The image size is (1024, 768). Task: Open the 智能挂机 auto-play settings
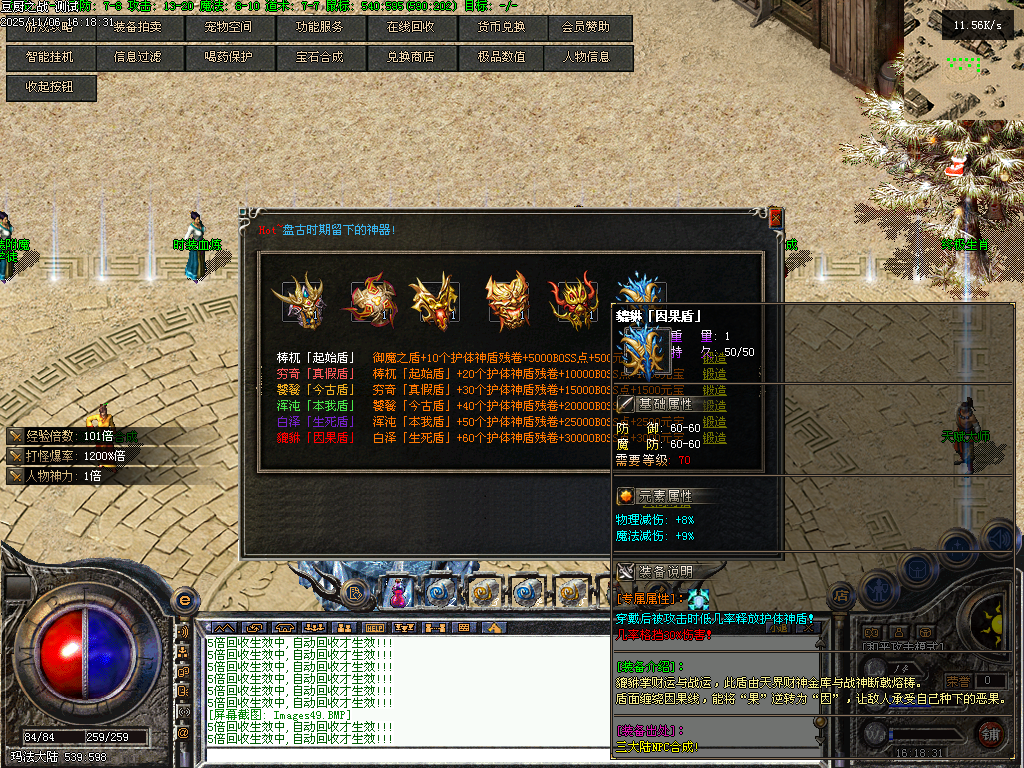49,57
